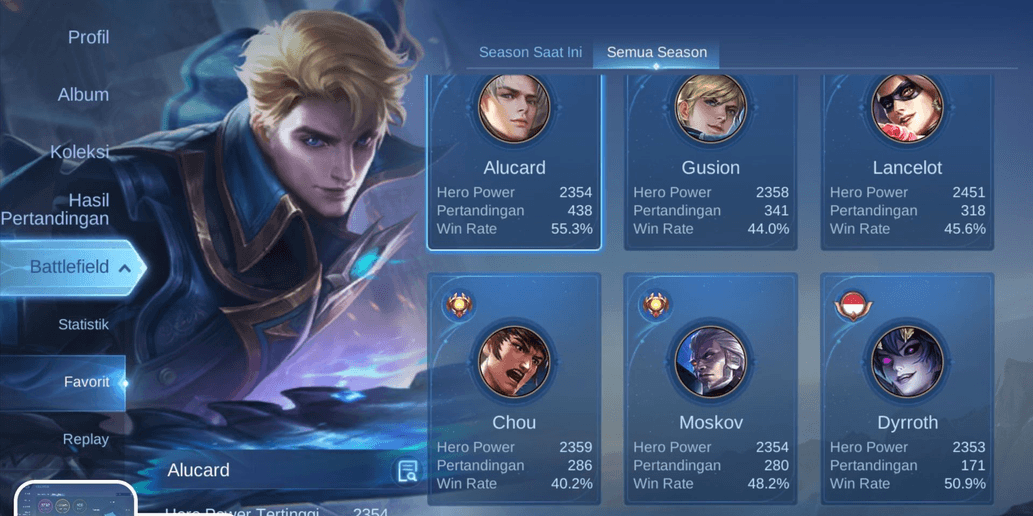Select the Chou hero card

tap(514, 388)
